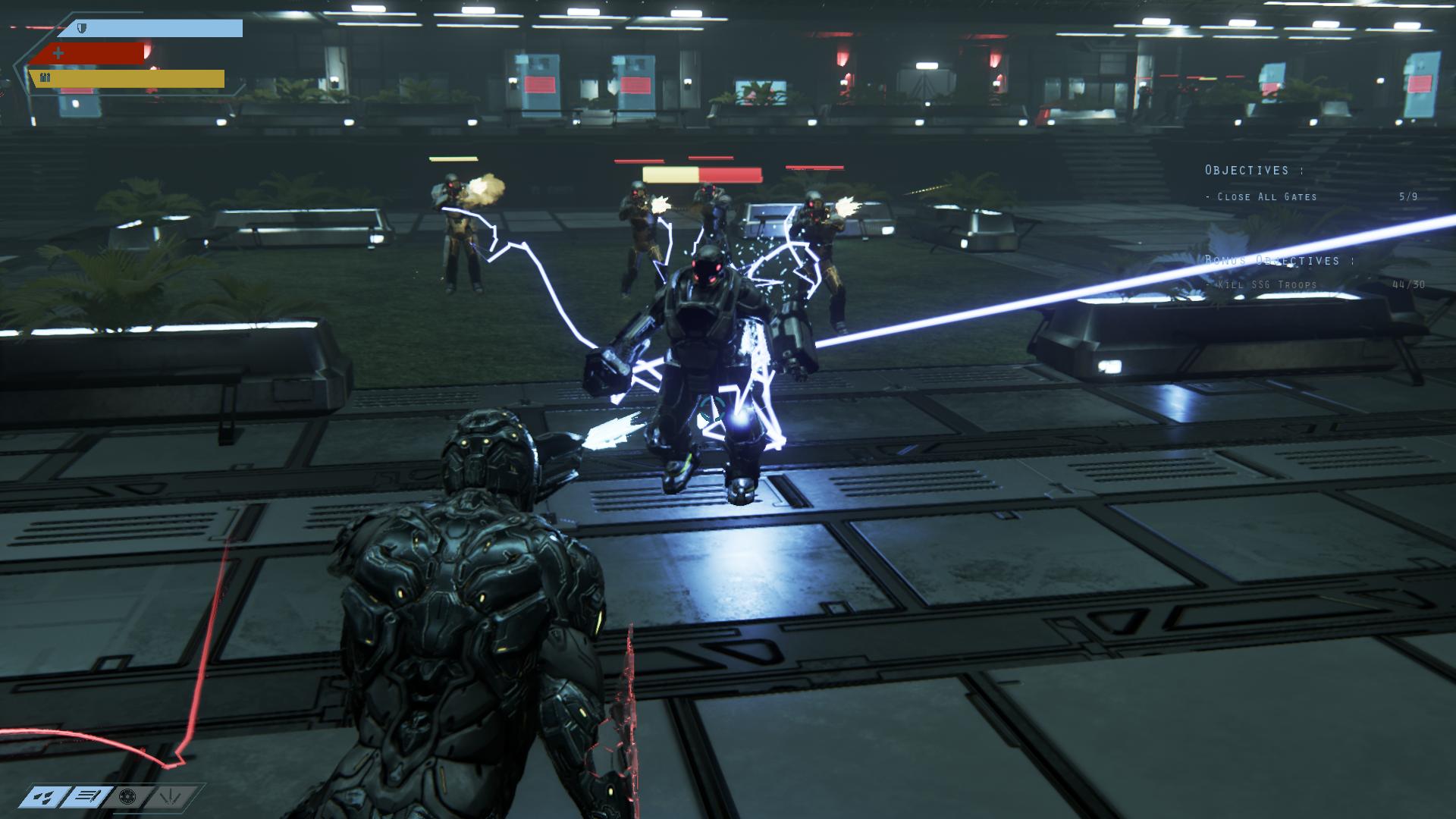Image resolution: width=1456 pixels, height=819 pixels.
Task: Select the shield icon on the blue armor bar
Action: point(83,27)
